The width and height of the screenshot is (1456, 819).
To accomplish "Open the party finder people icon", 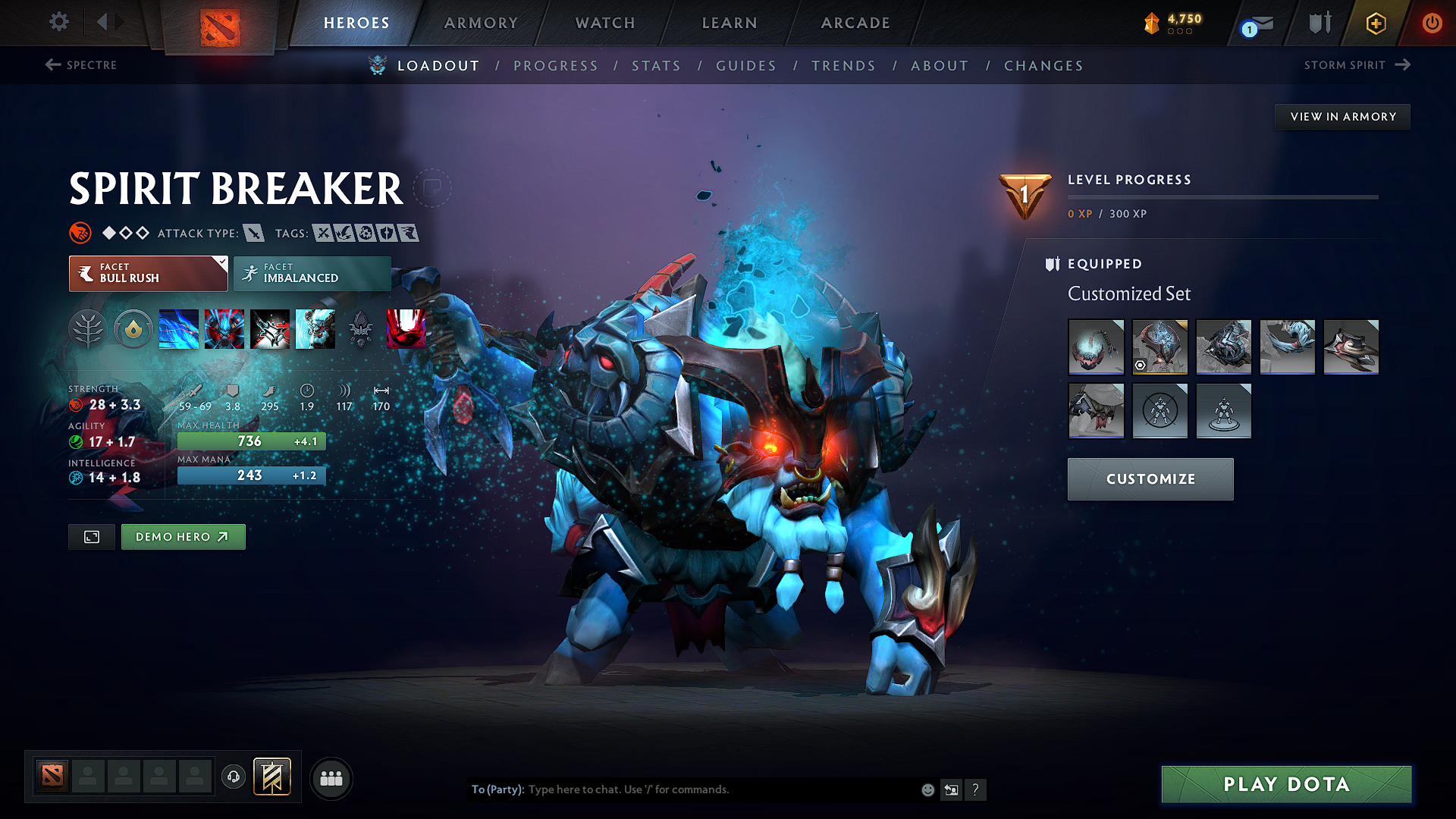I will pyautogui.click(x=330, y=778).
